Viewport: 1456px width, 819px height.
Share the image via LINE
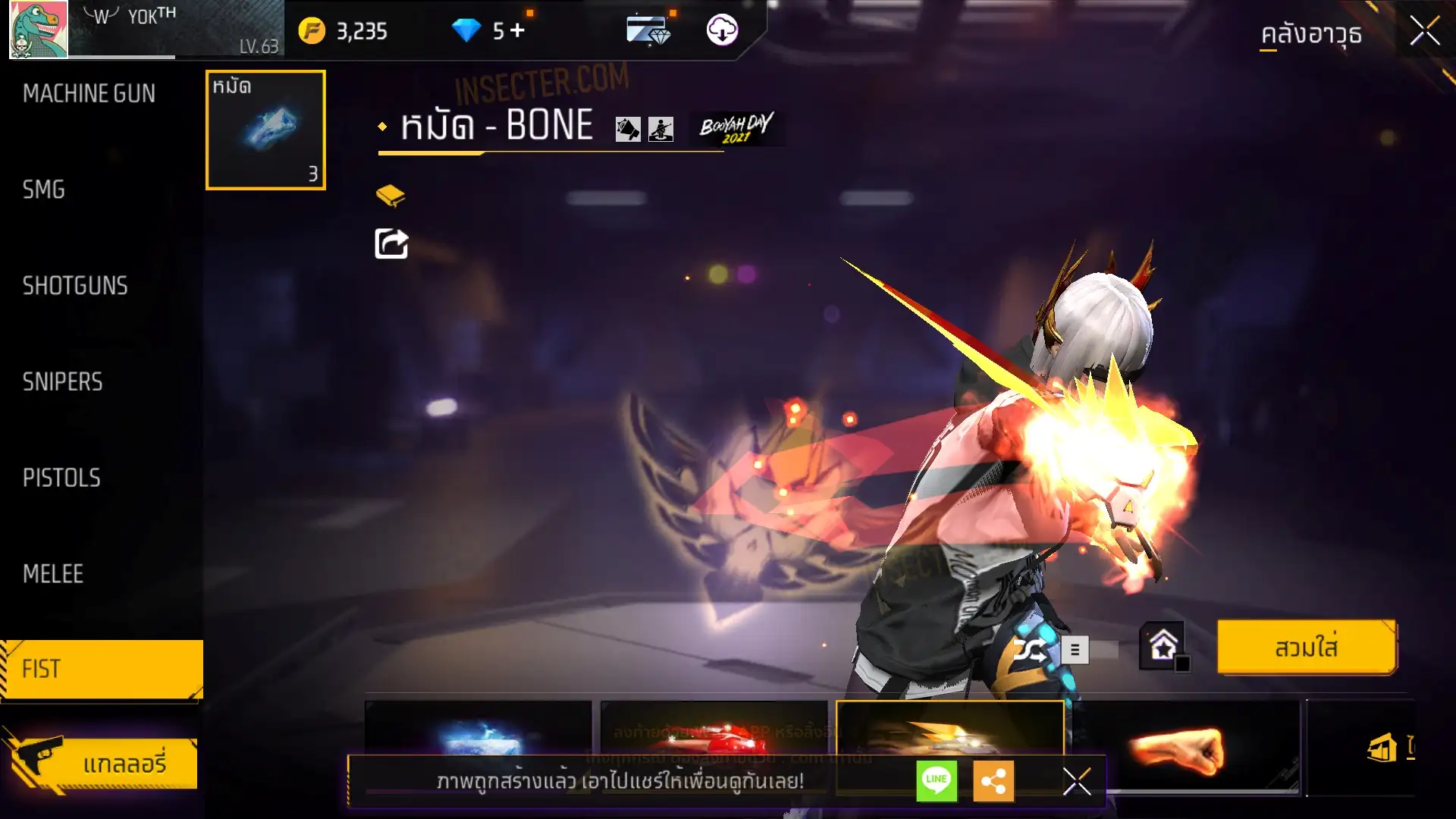(x=937, y=780)
